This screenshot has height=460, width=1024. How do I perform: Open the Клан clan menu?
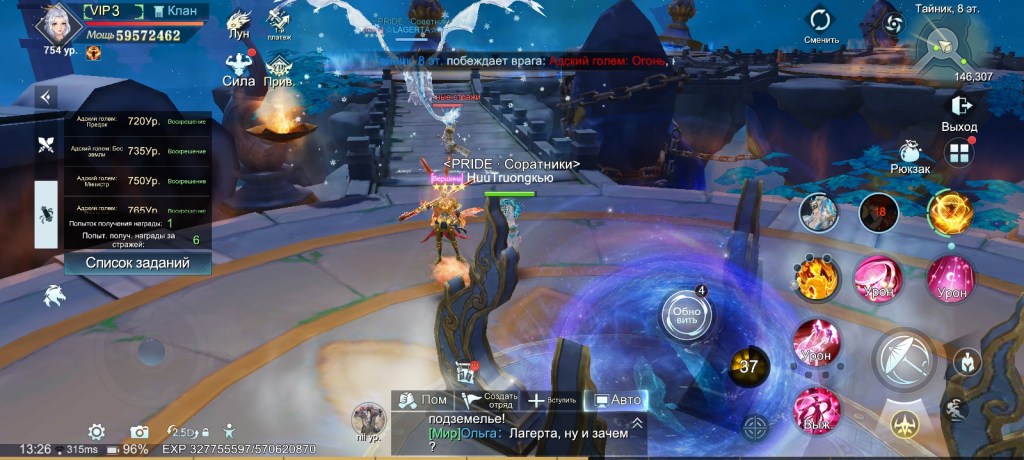click(x=174, y=11)
